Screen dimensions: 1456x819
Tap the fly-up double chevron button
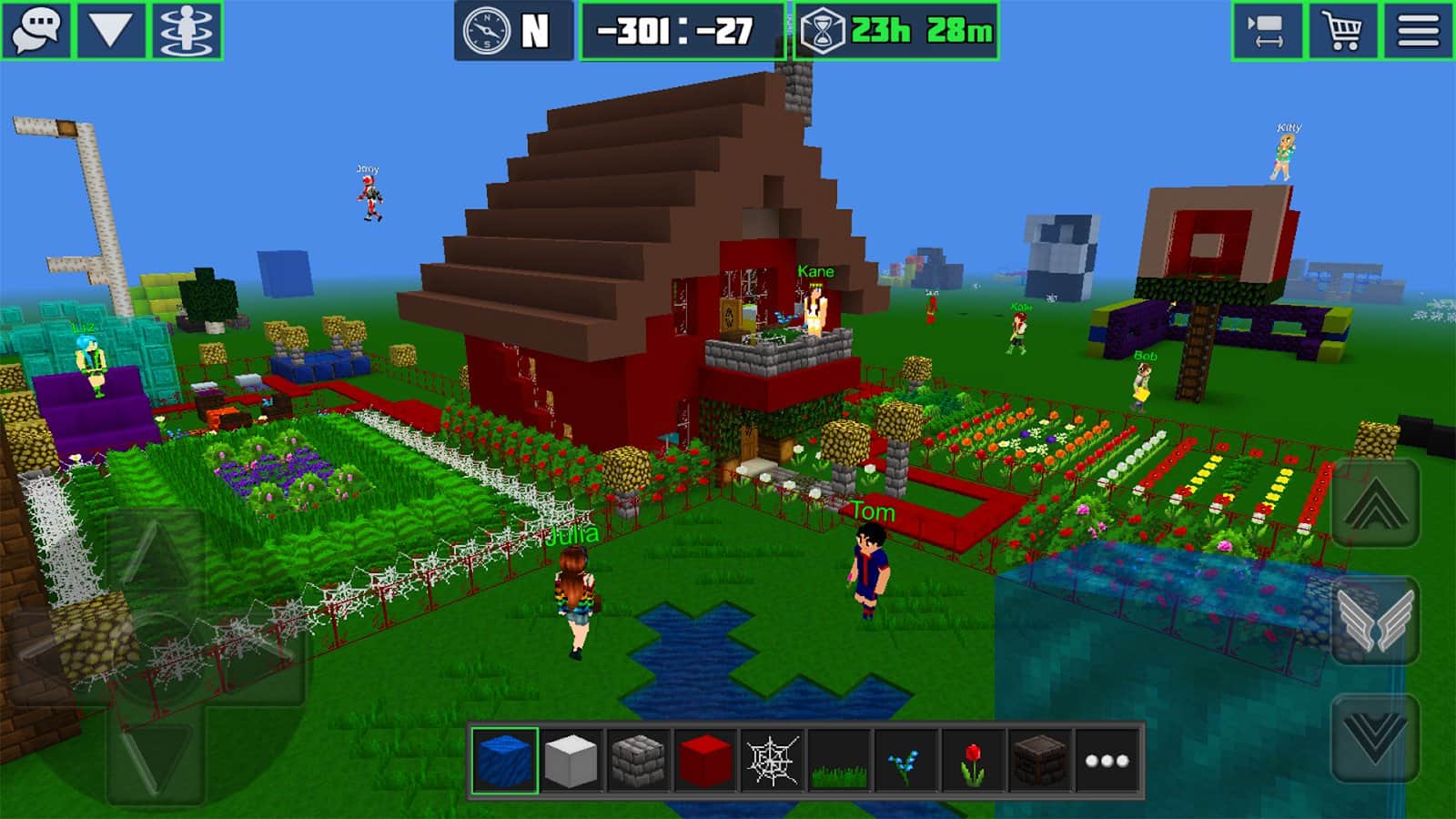(x=1375, y=503)
